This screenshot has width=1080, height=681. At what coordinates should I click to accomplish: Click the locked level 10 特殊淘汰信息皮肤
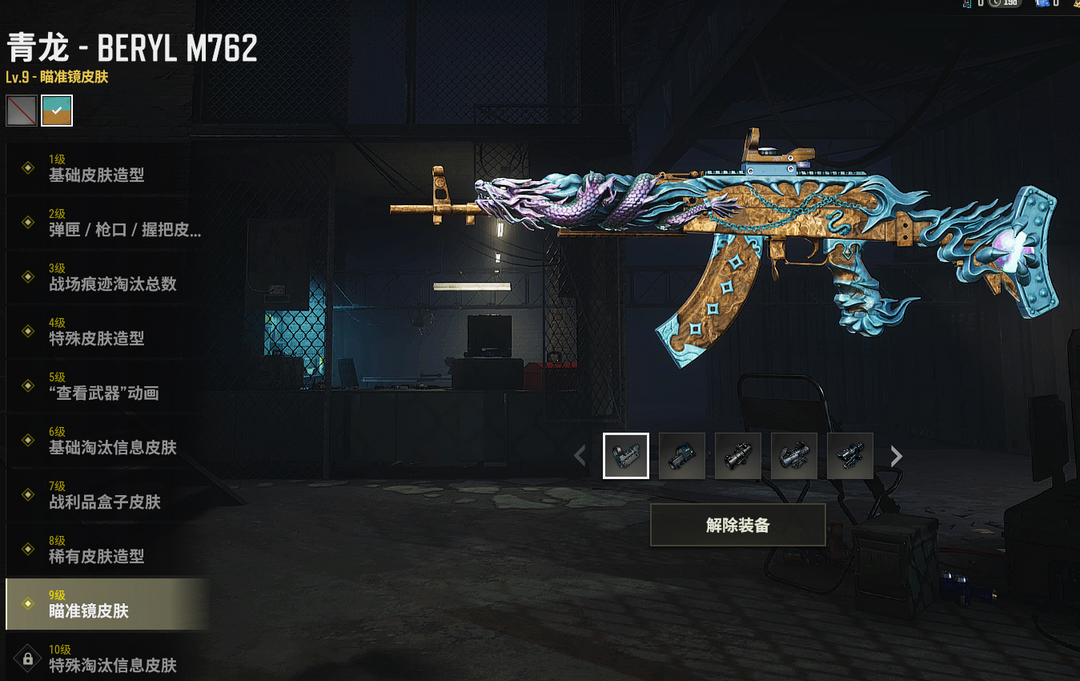point(105,658)
